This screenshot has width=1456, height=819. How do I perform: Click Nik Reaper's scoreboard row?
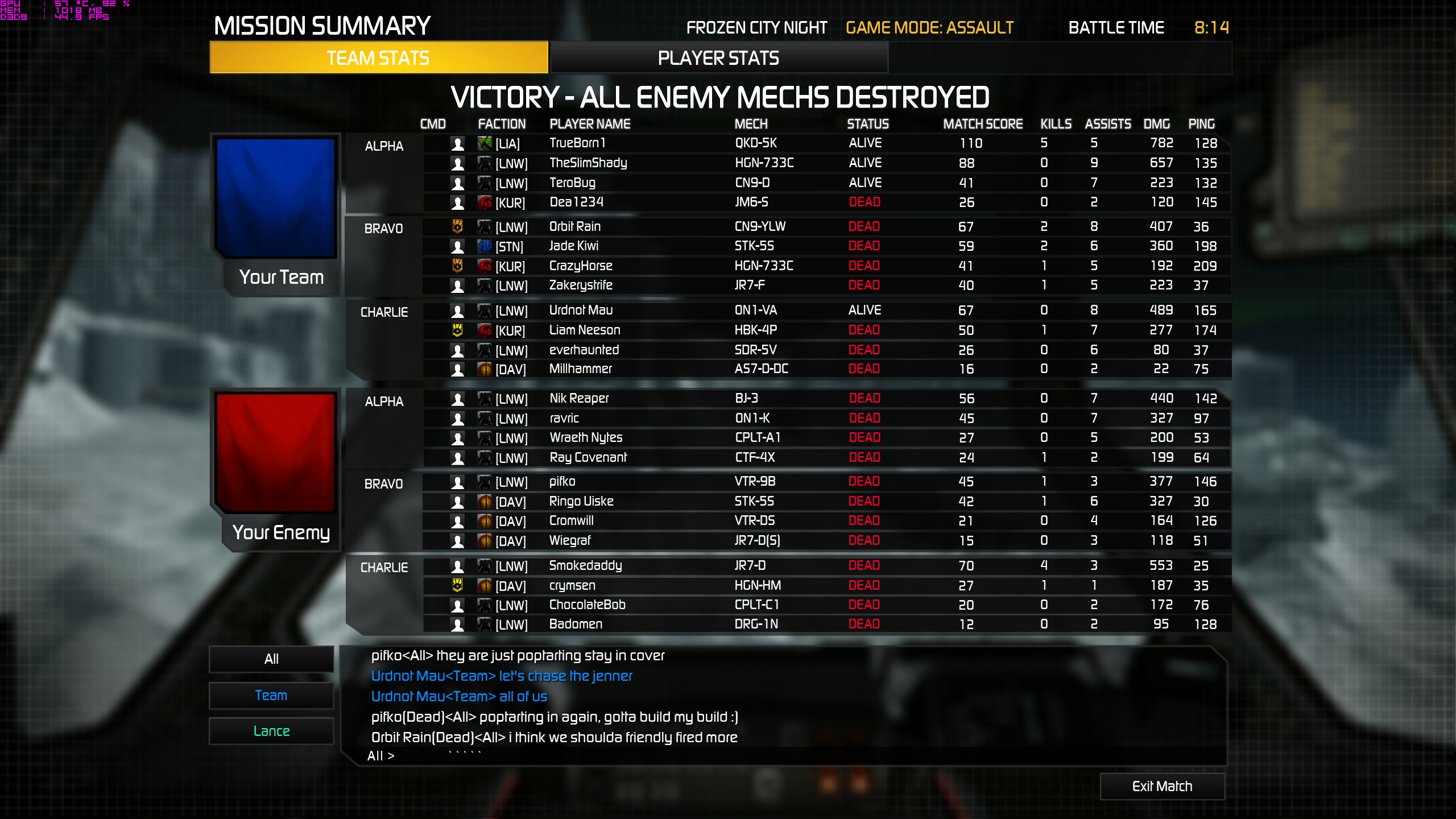[825, 398]
